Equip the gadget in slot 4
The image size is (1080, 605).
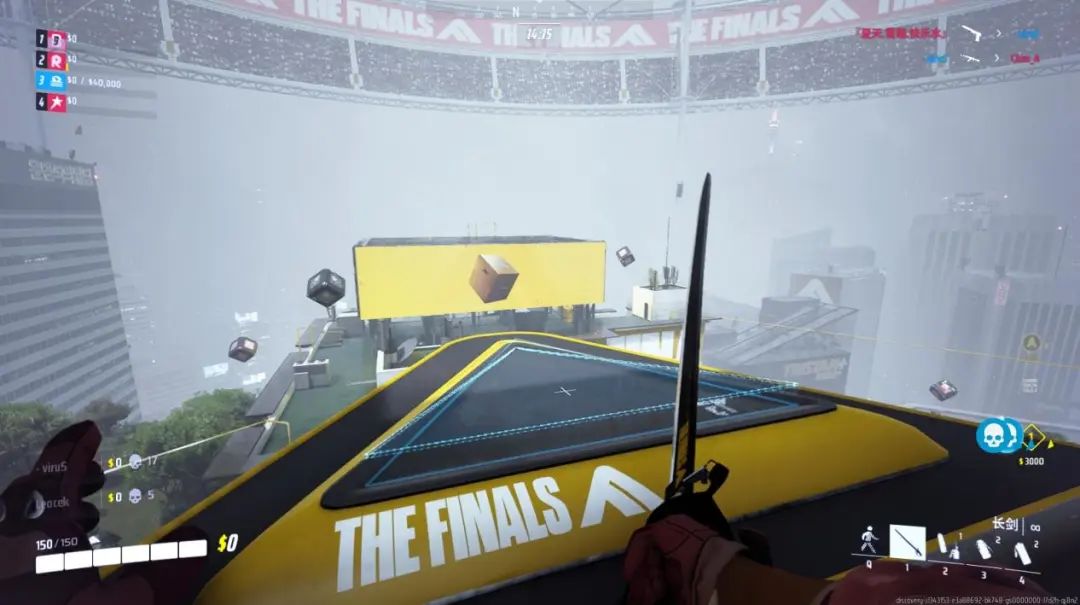(x=1021, y=550)
